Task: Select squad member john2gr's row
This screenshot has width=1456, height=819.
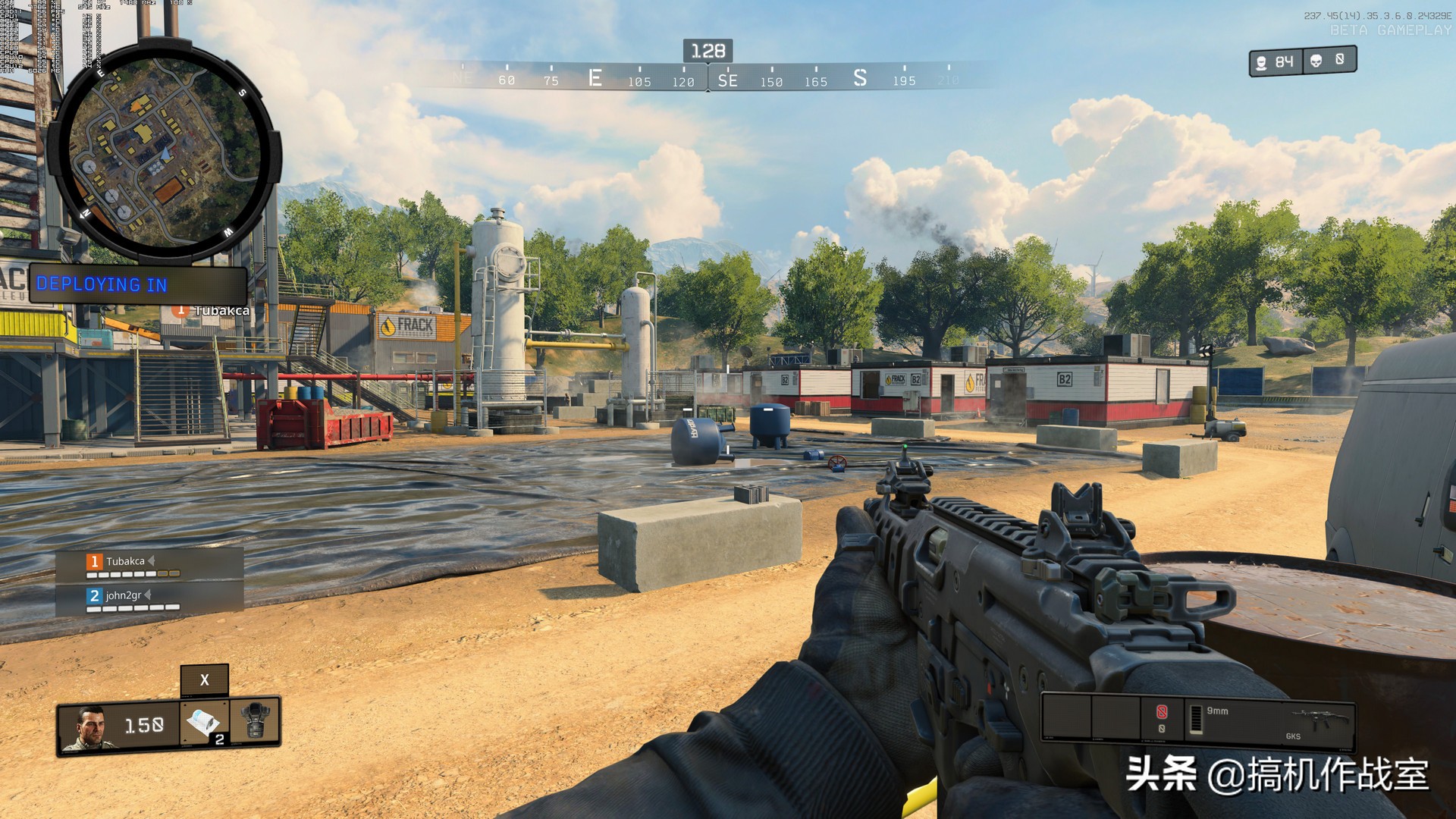Action: [x=150, y=598]
